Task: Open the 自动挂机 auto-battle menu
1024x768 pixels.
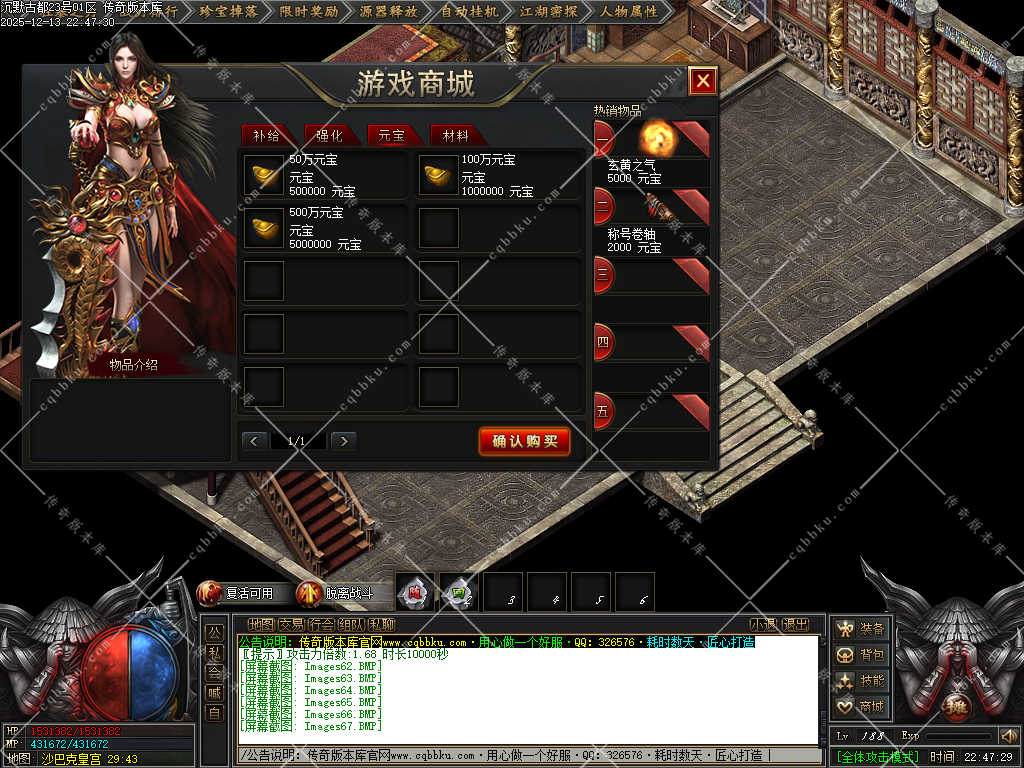Action: (469, 12)
